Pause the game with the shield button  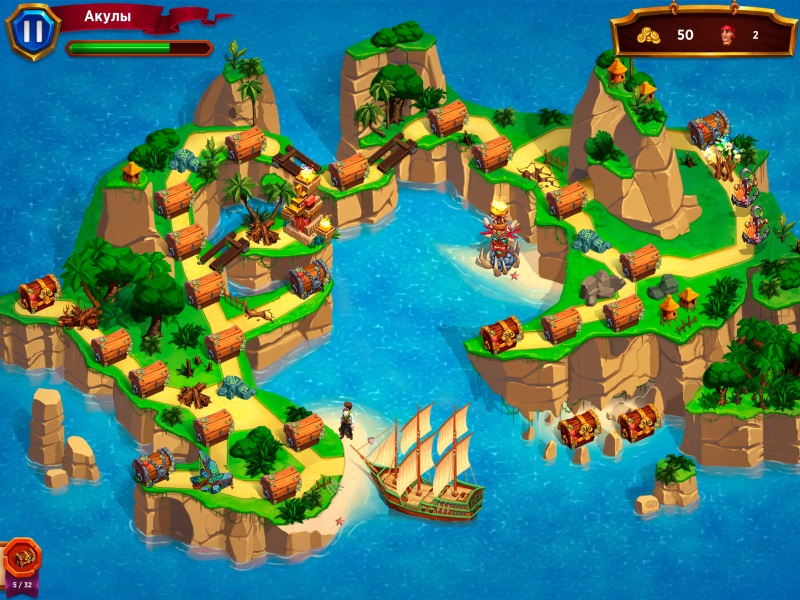point(33,31)
